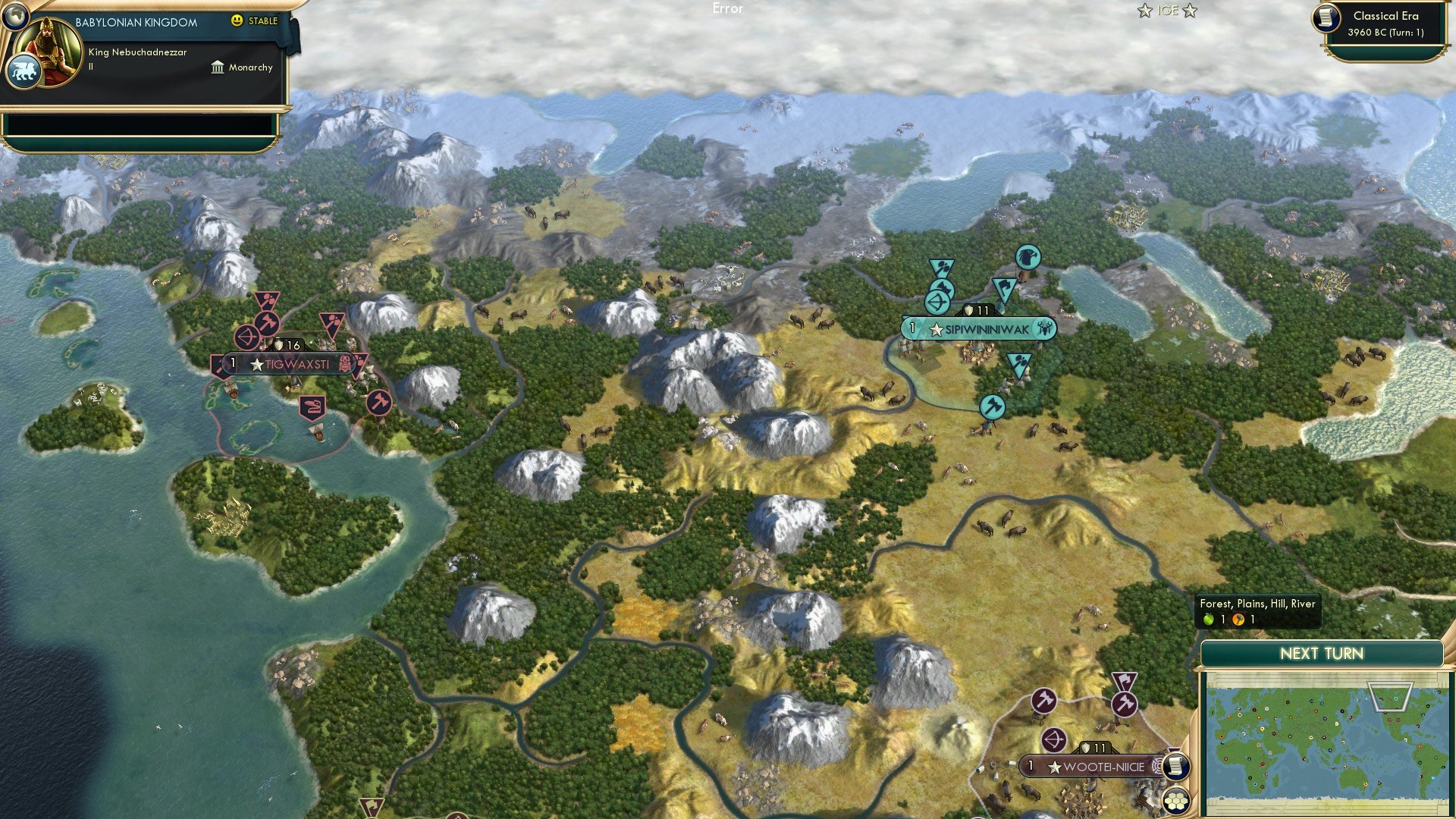Image resolution: width=1456 pixels, height=819 pixels.
Task: Toggle the hex grid overlay button near the minimap
Action: [x=1175, y=802]
